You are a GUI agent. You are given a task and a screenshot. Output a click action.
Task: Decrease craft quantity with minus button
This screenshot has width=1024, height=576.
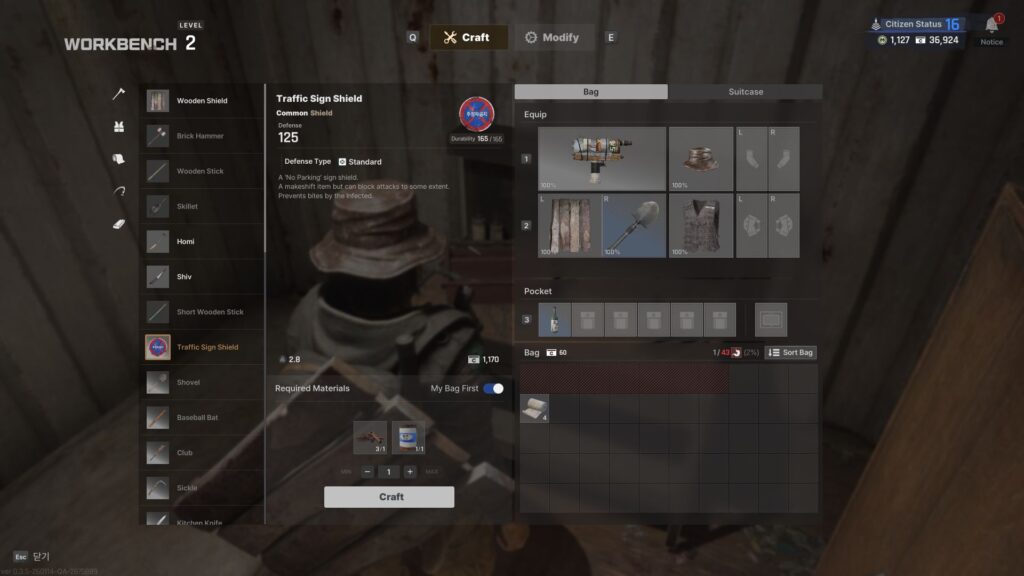click(368, 472)
